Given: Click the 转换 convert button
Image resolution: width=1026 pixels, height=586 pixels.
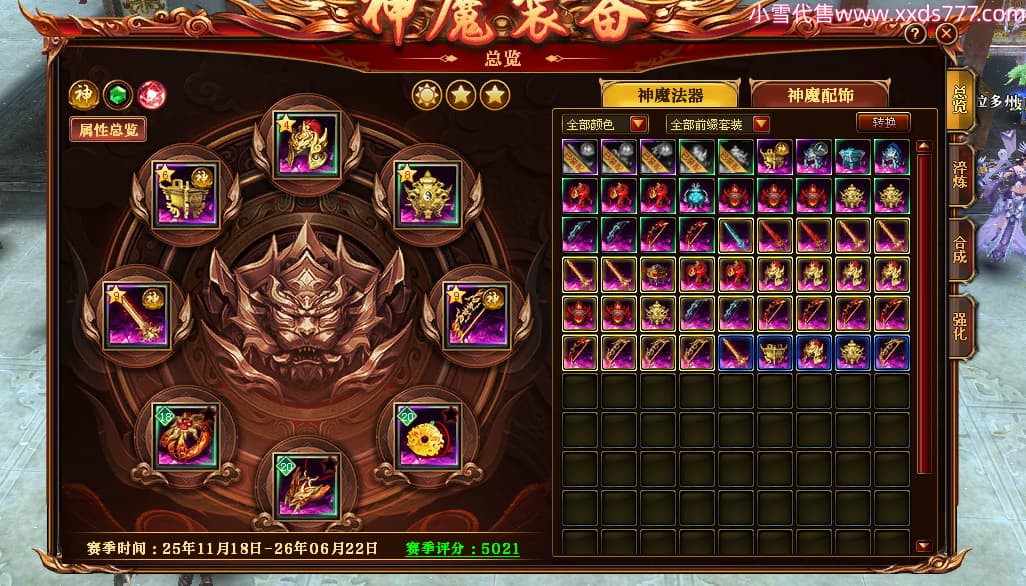Looking at the screenshot, I should [883, 122].
